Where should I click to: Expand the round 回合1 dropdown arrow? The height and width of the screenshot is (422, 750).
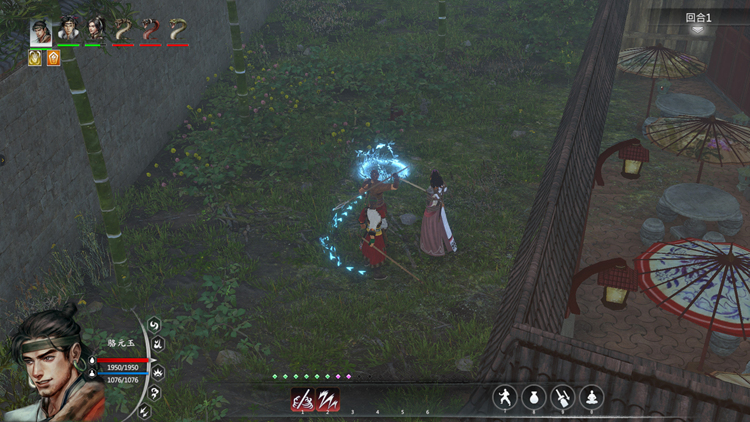pos(698,29)
